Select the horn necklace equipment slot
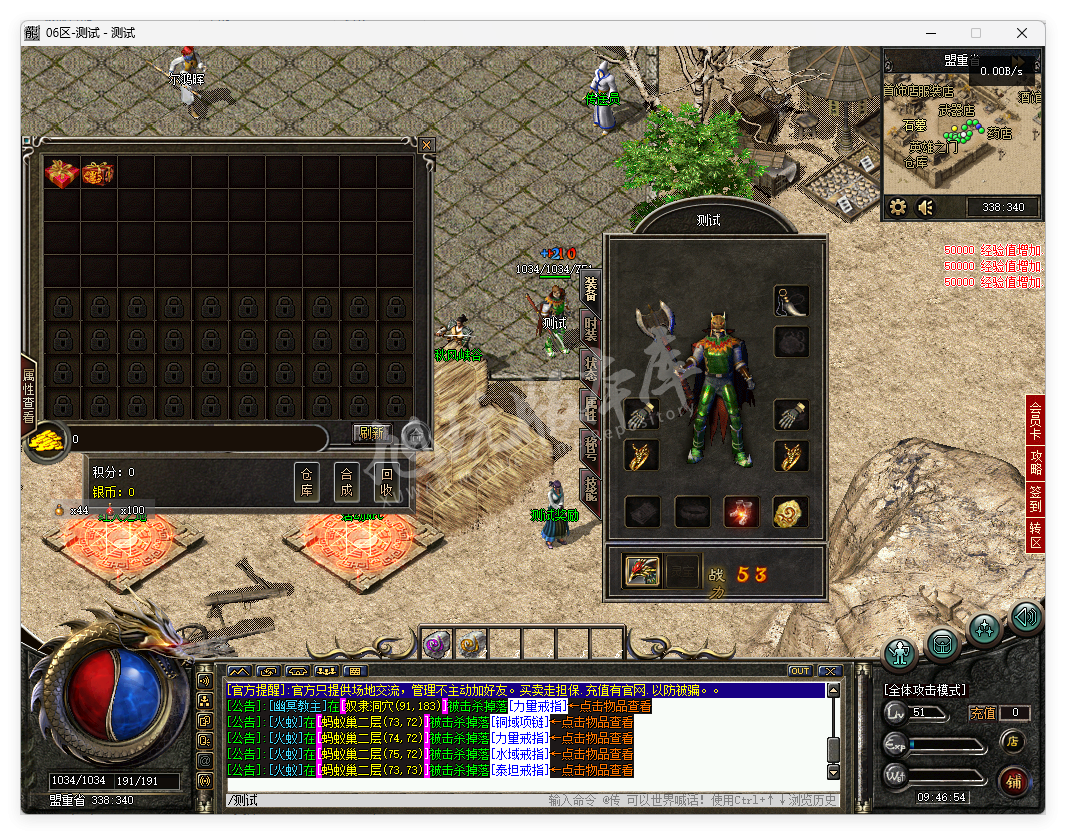1066x835 pixels. coord(791,300)
